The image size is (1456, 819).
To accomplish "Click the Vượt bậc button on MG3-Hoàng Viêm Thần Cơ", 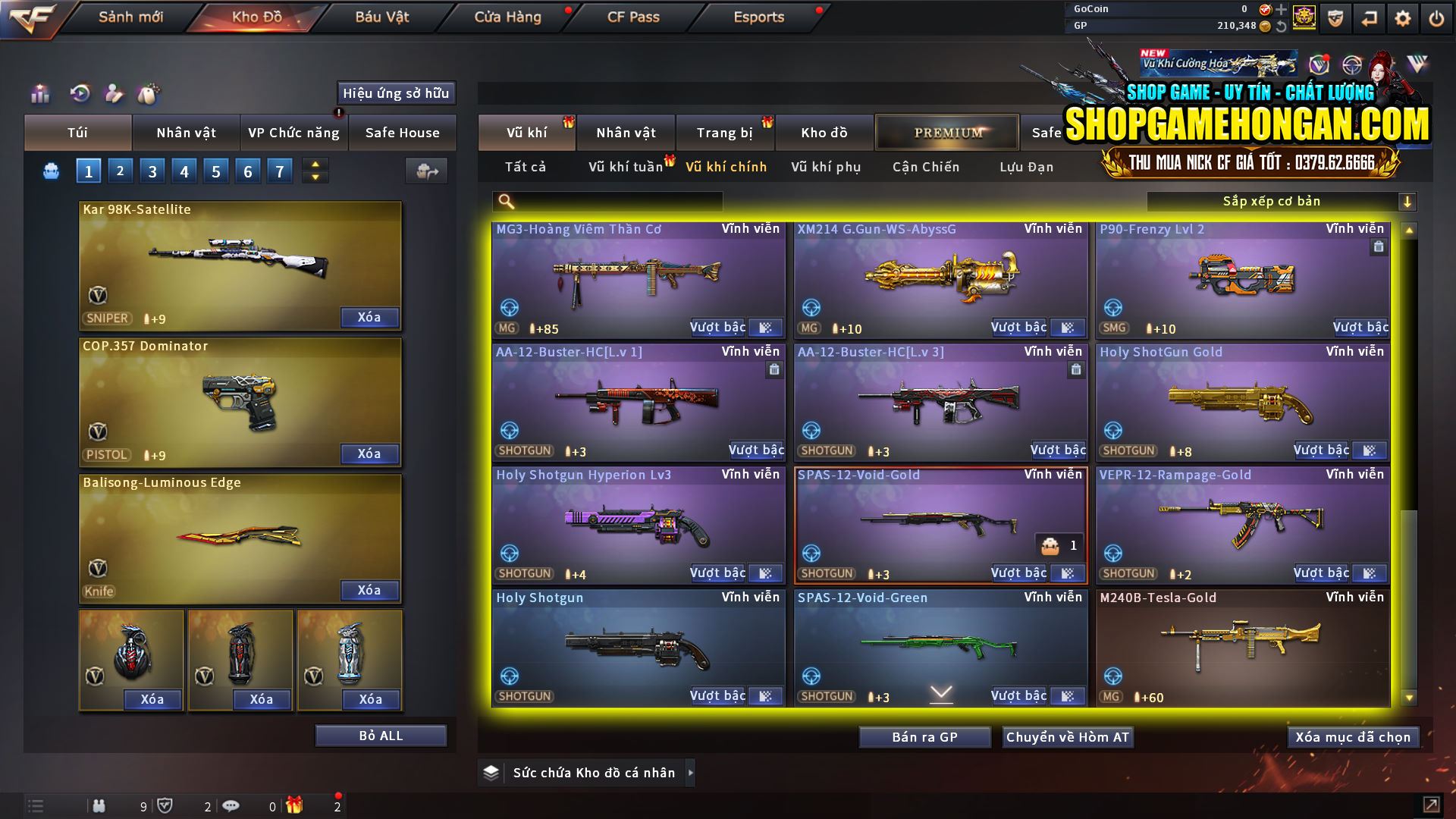I will (717, 327).
